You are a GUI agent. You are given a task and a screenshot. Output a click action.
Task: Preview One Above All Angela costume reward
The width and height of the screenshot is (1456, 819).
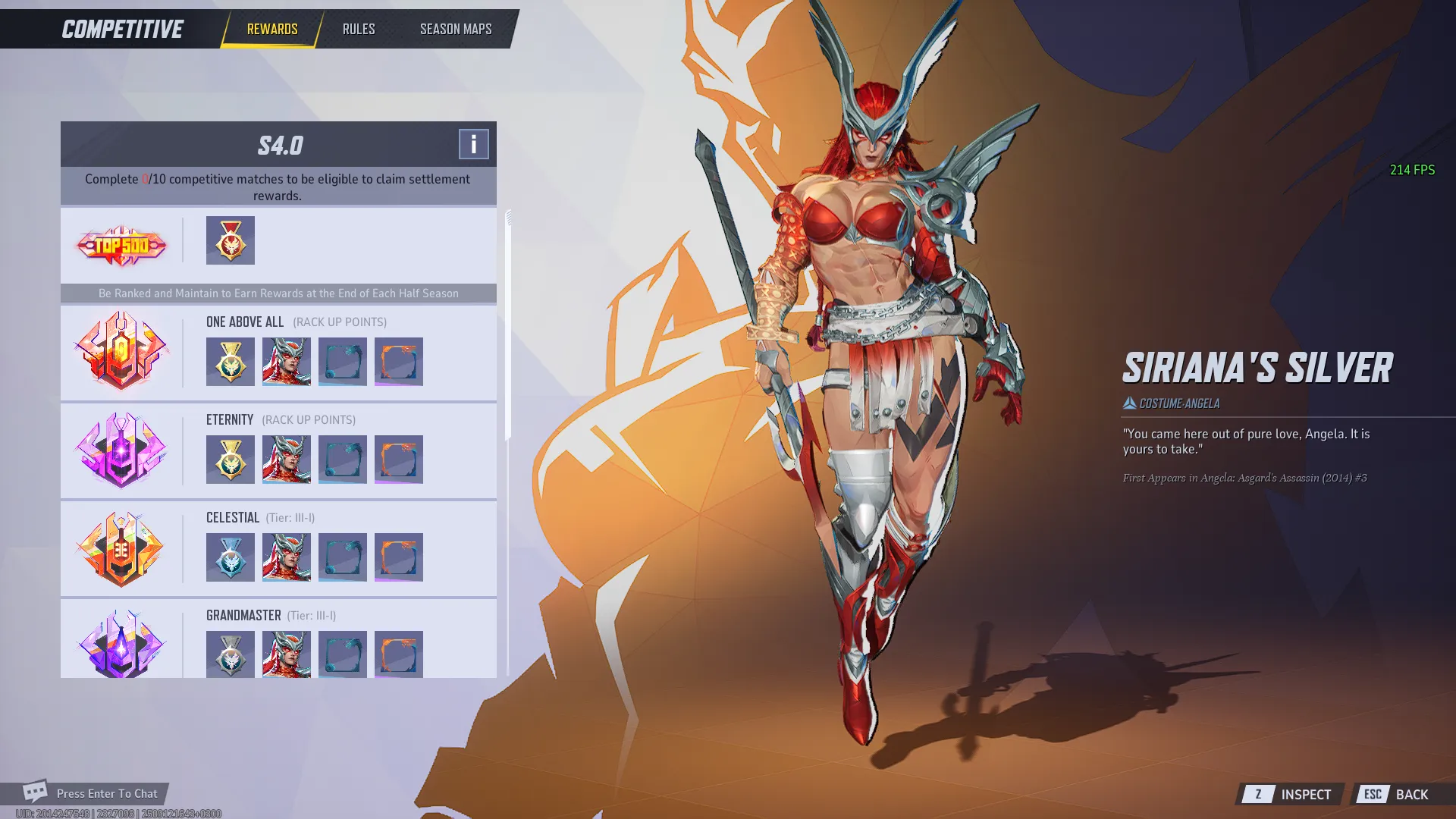(286, 362)
